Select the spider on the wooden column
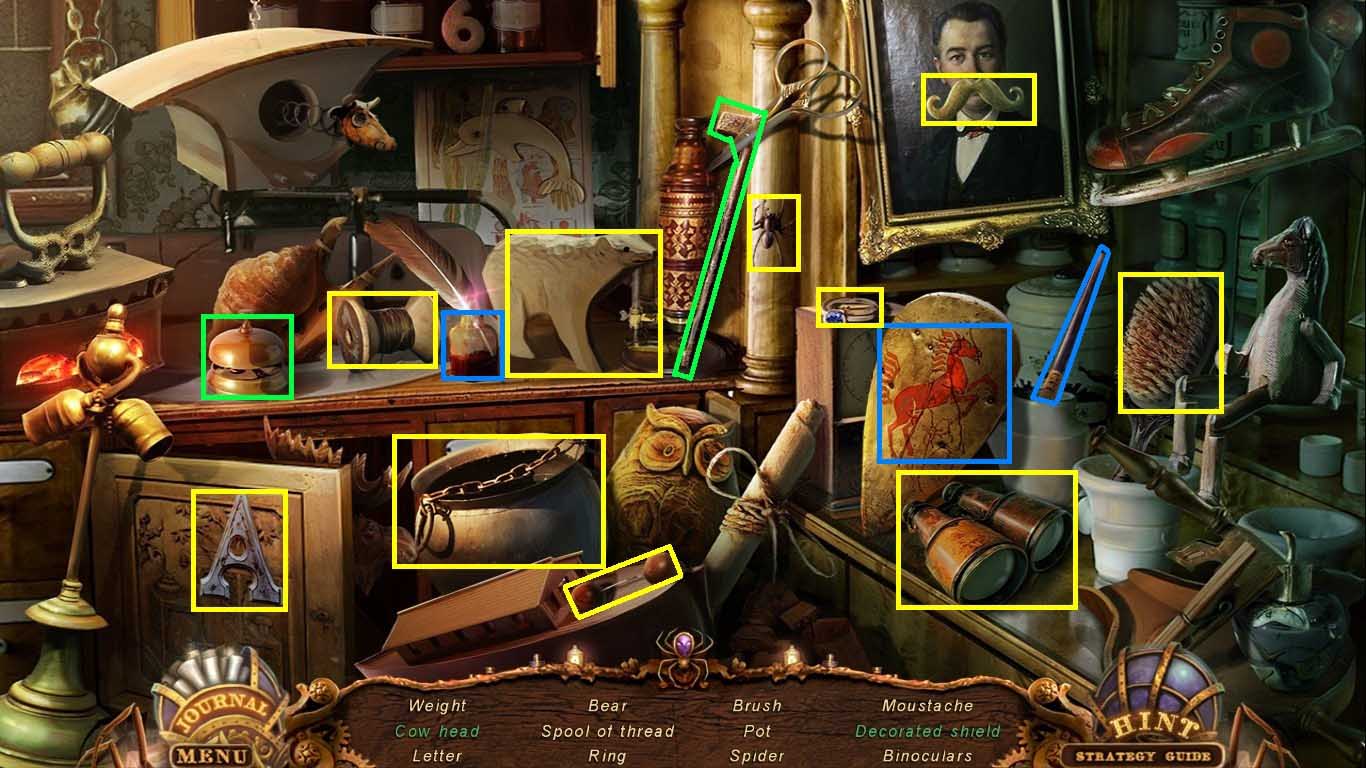This screenshot has height=768, width=1366. pyautogui.click(x=773, y=234)
